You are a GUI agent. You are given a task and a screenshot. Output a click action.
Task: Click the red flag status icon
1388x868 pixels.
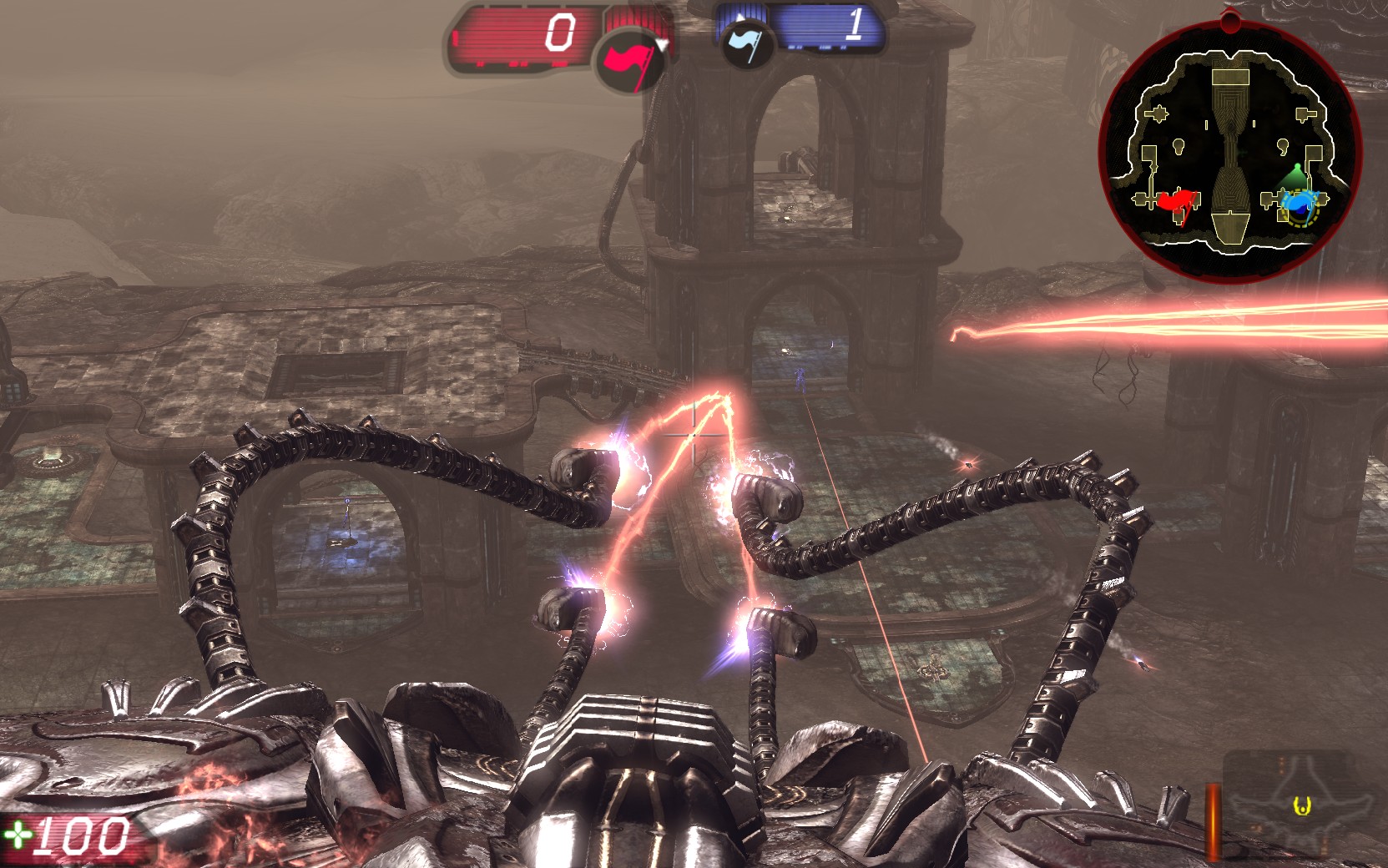click(x=628, y=60)
